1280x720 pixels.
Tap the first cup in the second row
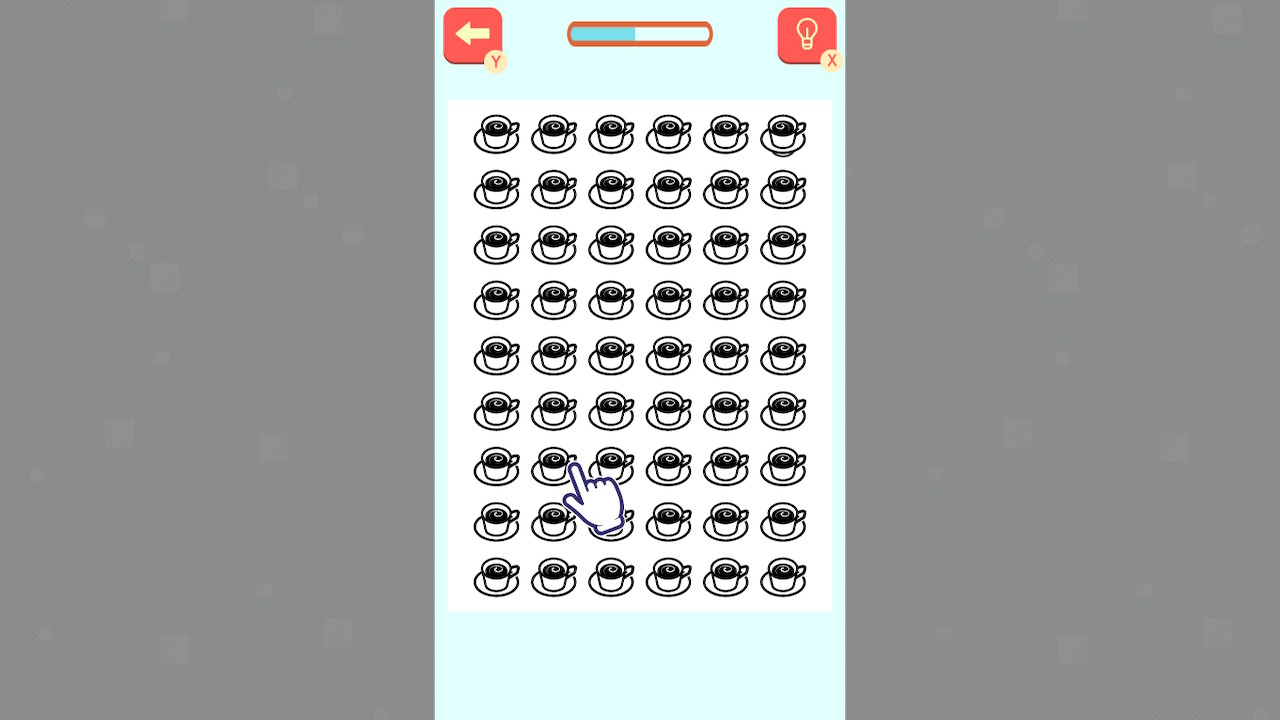496,190
